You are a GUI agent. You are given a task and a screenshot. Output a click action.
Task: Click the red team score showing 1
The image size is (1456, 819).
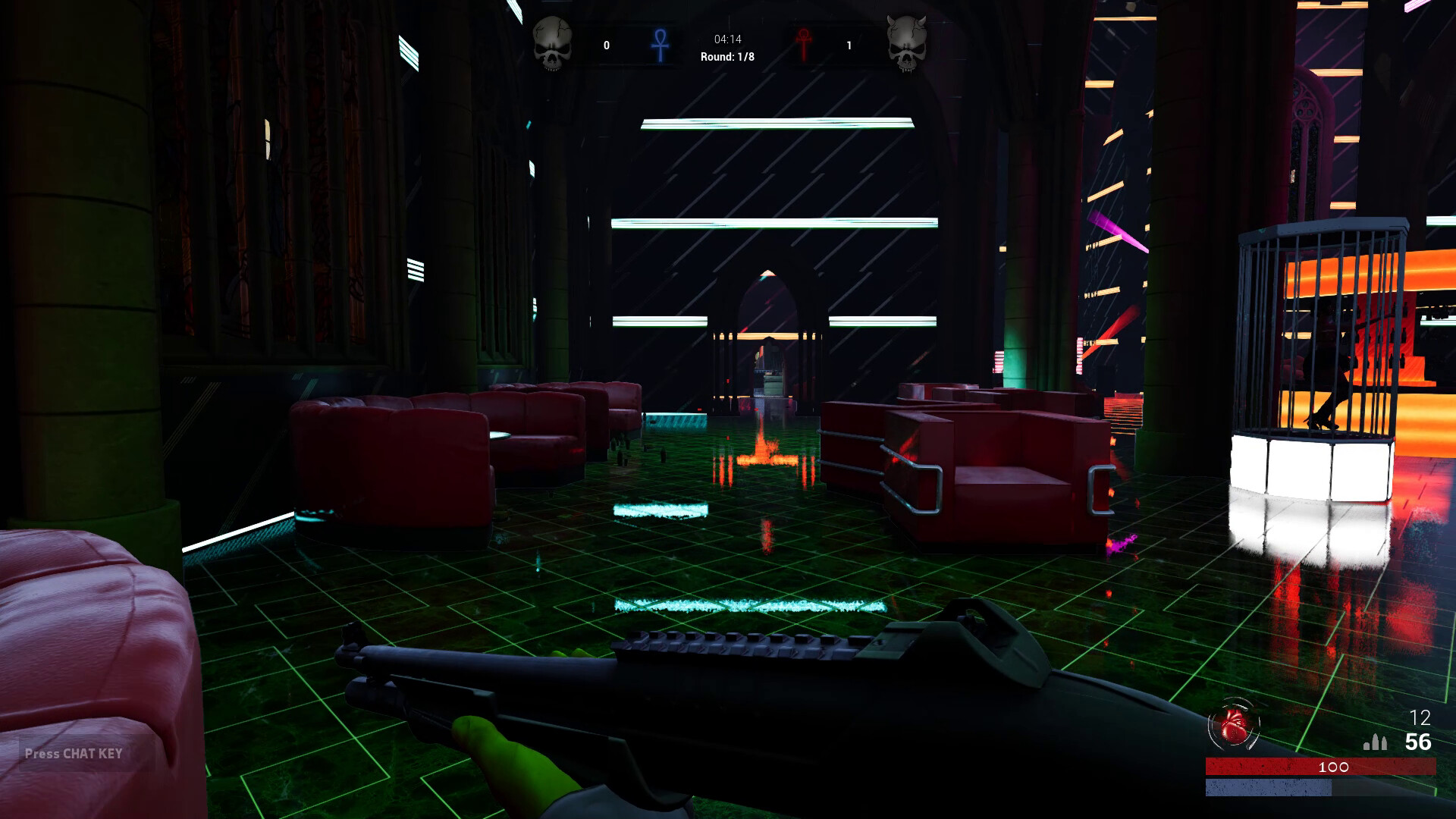point(849,45)
